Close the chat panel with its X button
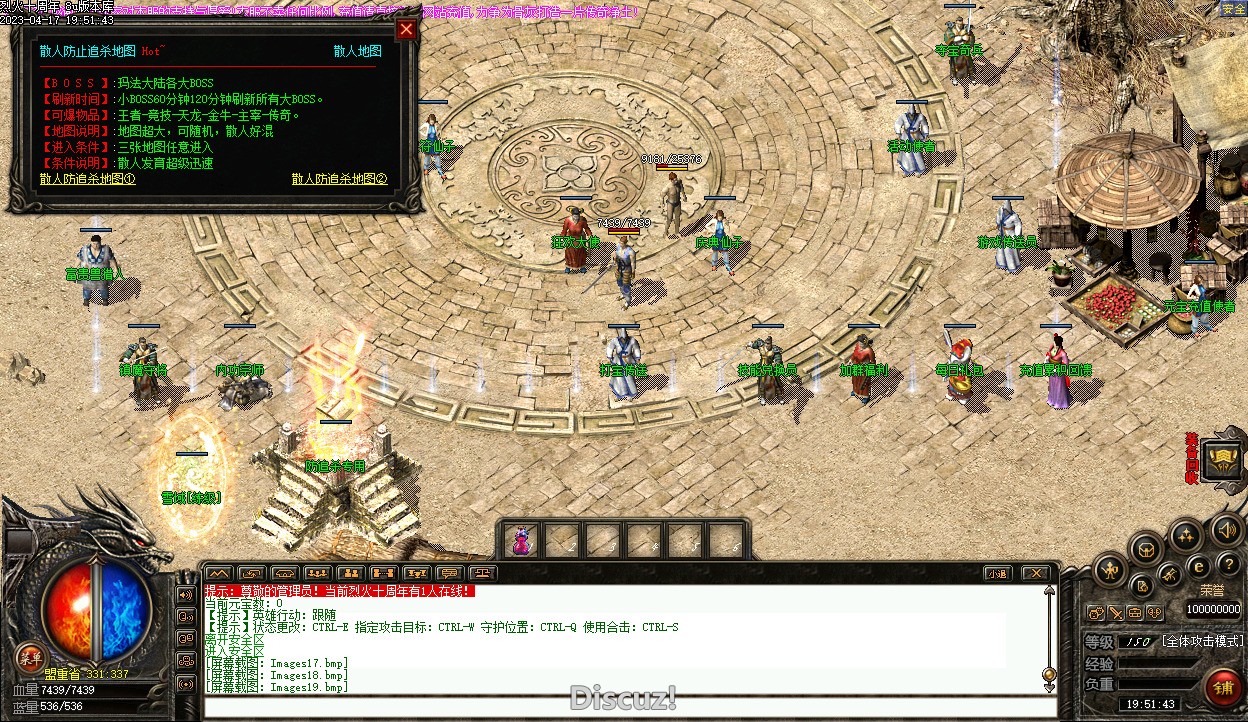 (x=1034, y=573)
